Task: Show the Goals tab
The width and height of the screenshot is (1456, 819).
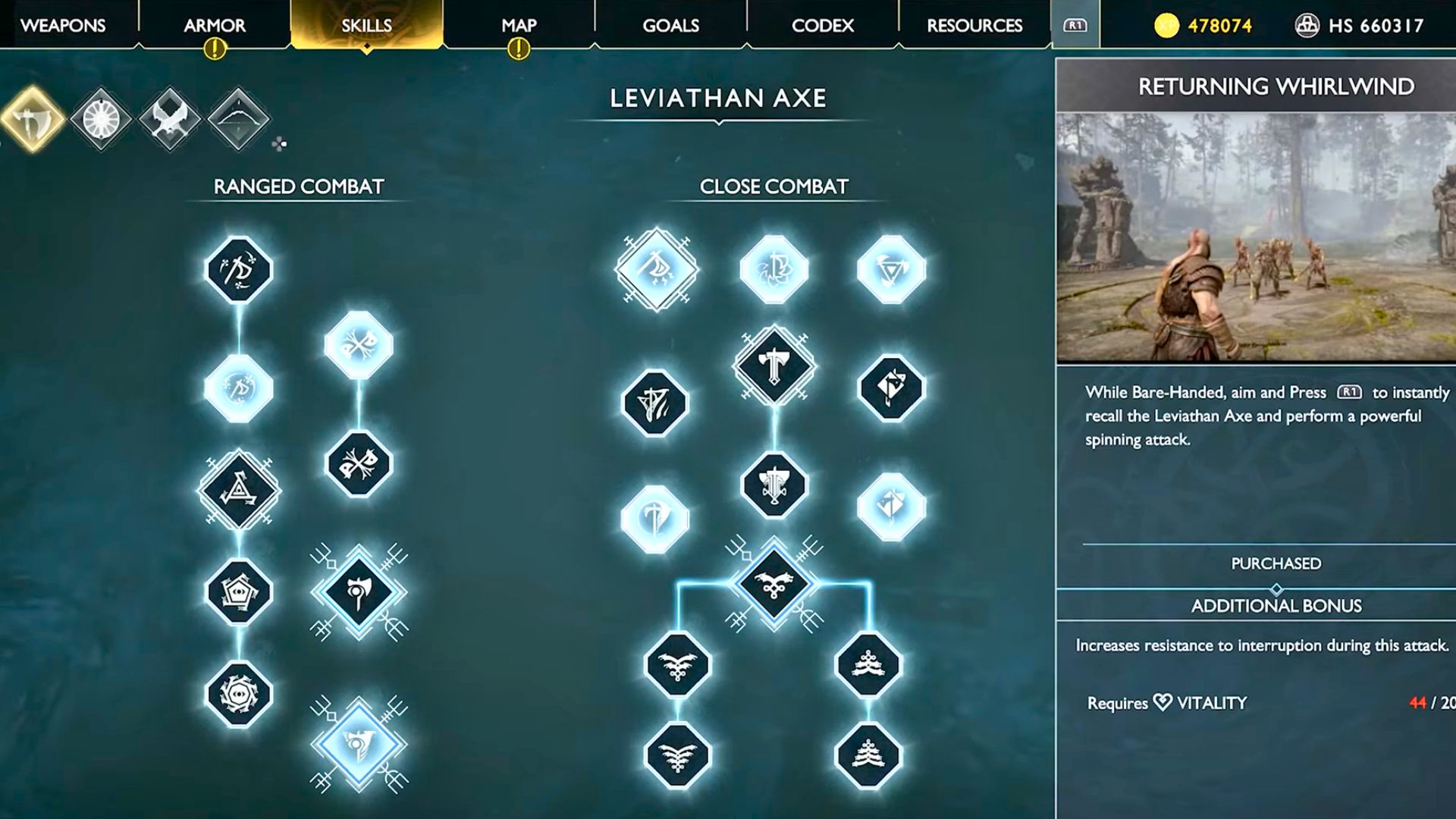Action: coord(670,25)
